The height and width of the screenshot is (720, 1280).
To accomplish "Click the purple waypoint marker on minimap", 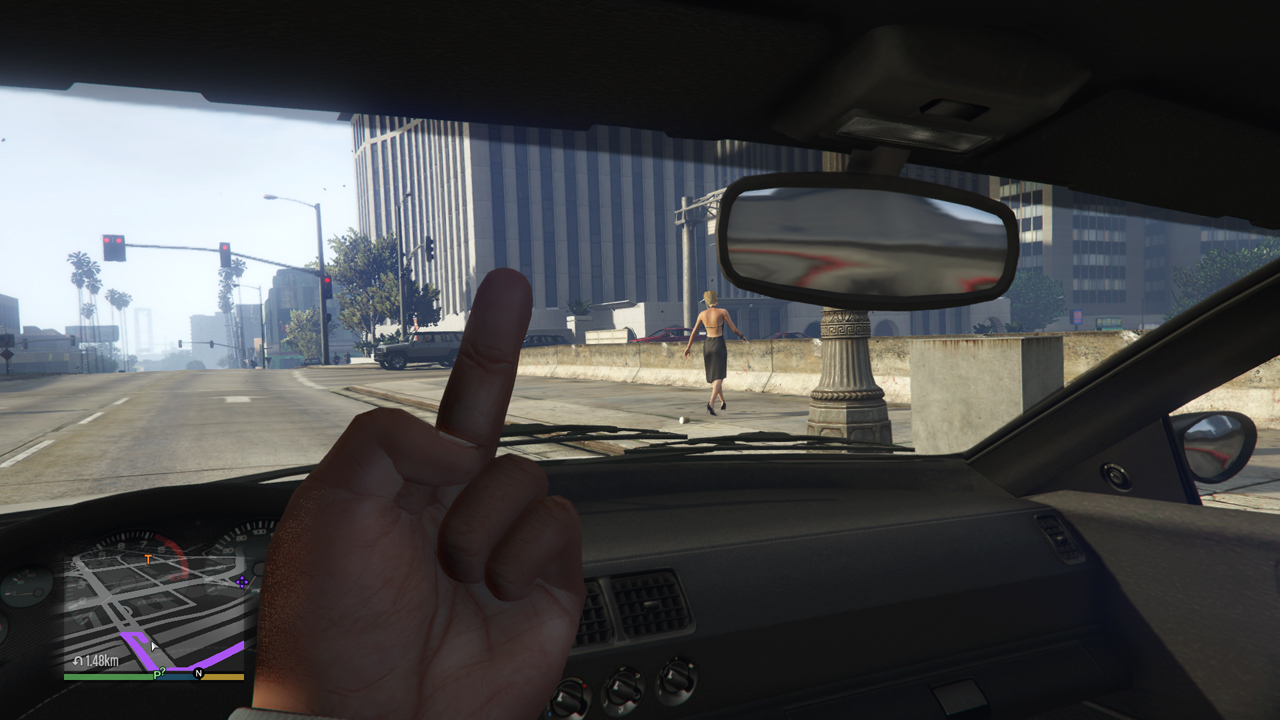I will pyautogui.click(x=241, y=580).
